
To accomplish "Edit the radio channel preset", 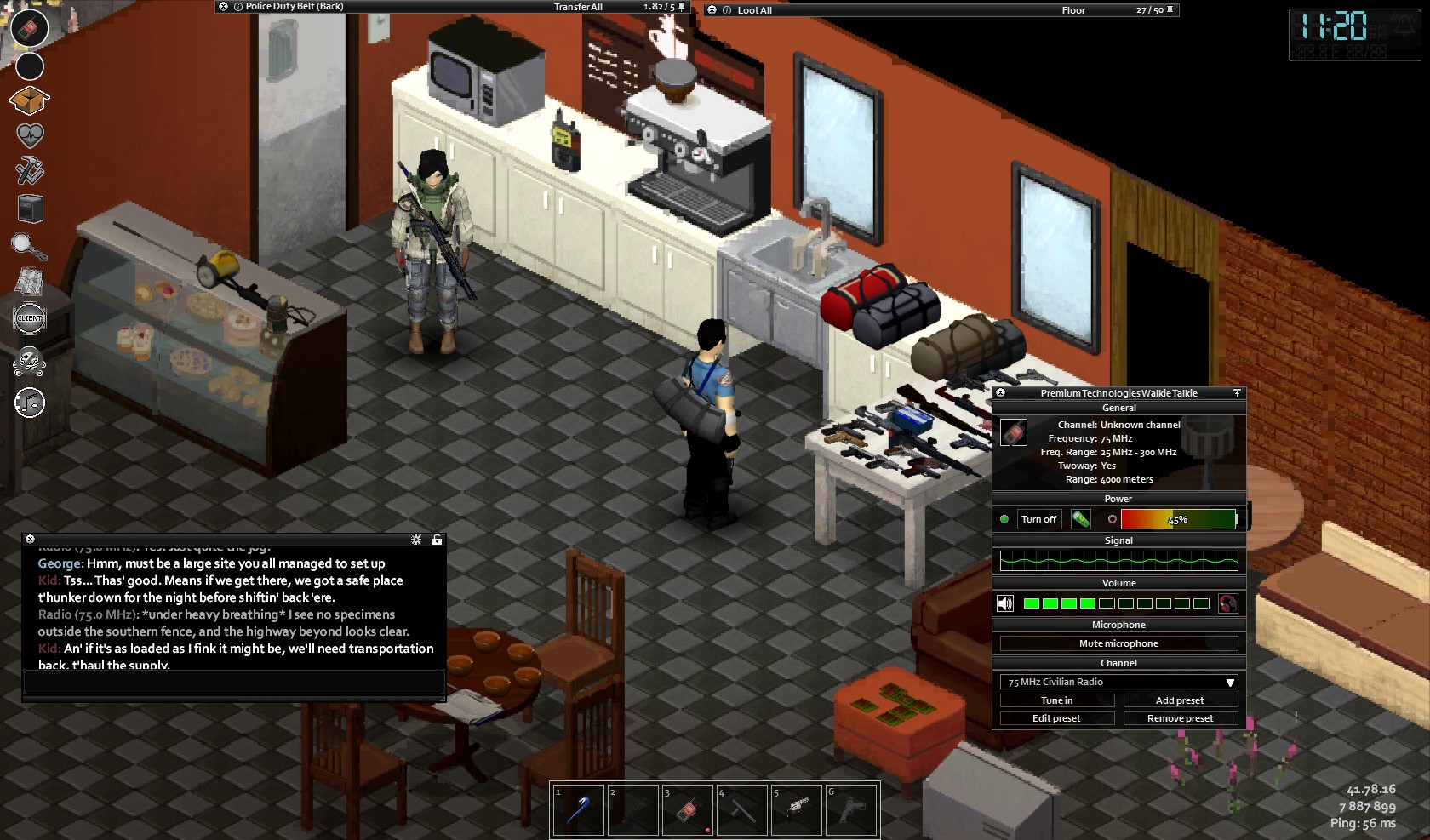I will [1056, 718].
